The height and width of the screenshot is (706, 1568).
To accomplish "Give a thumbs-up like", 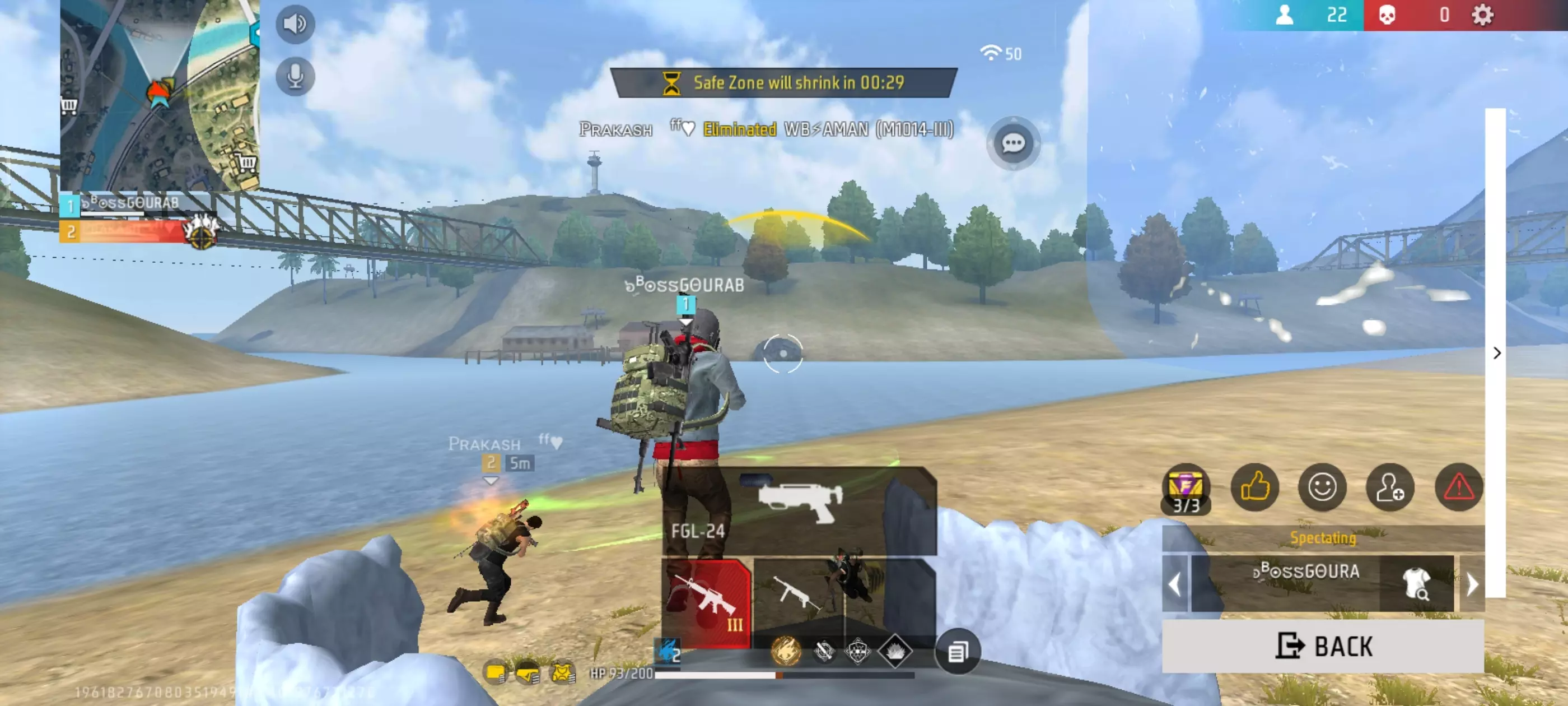I will [1254, 487].
